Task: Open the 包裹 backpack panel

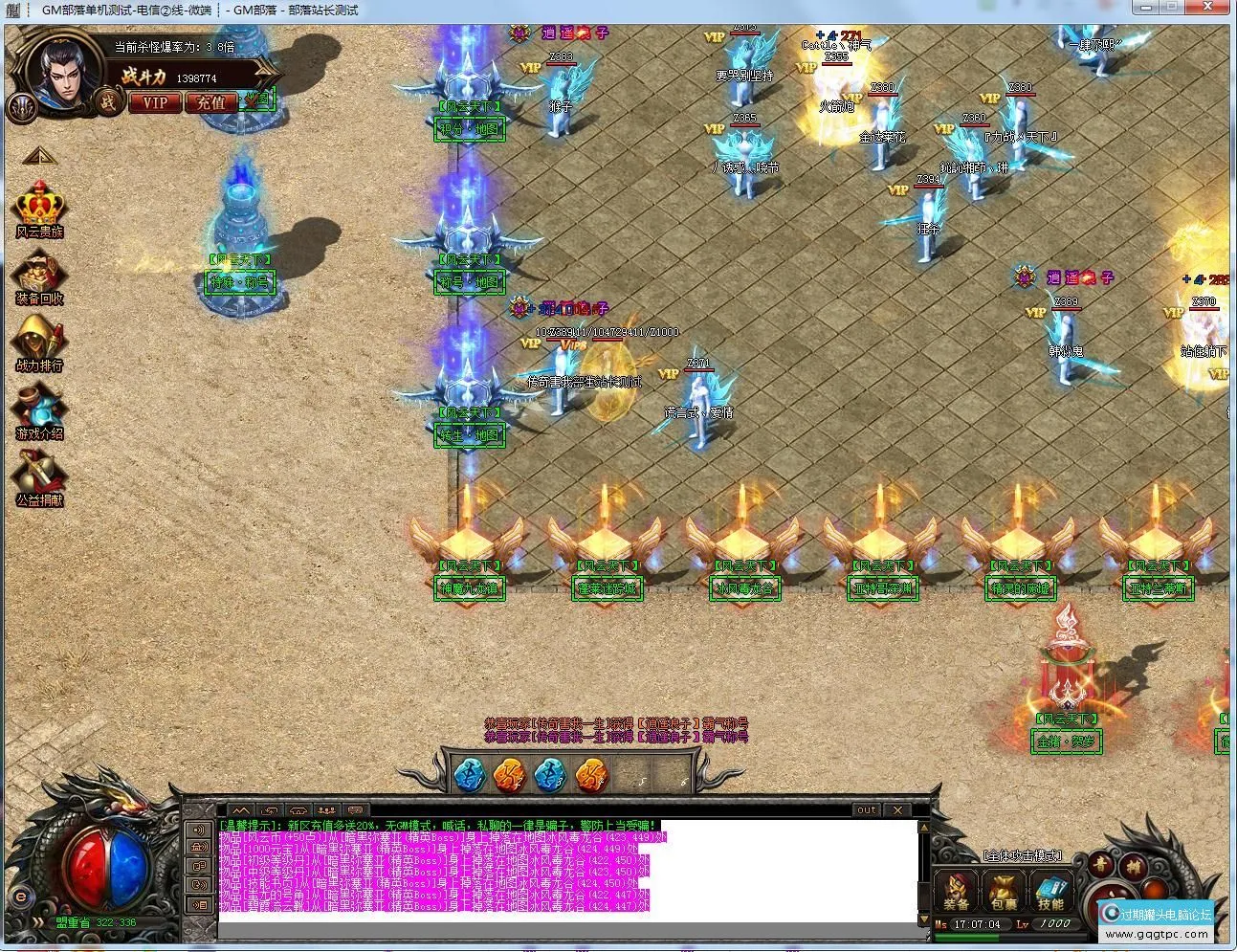Action: [x=1003, y=892]
